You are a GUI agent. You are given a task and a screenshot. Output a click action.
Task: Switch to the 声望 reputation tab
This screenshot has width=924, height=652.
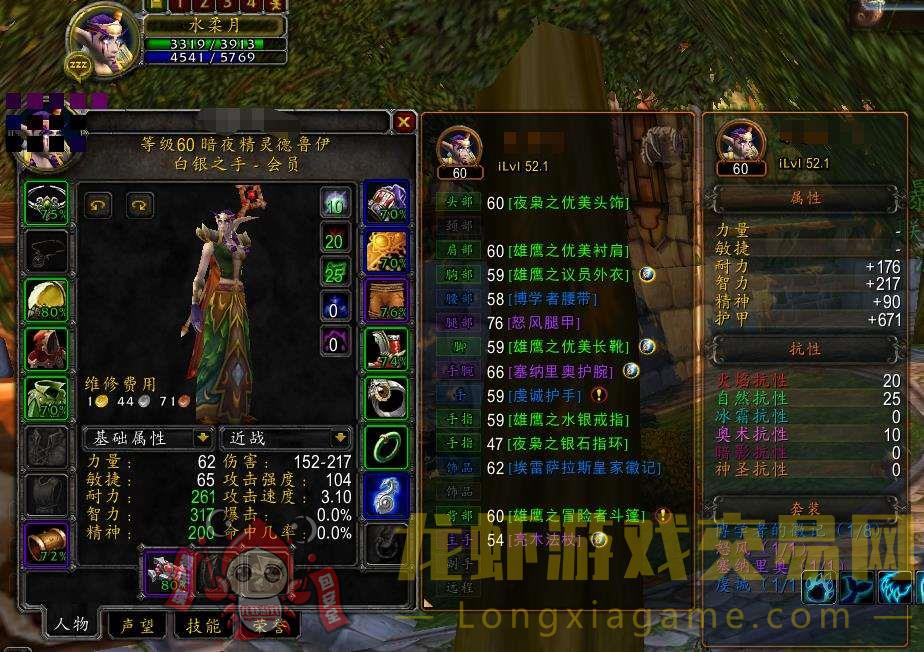[x=137, y=625]
